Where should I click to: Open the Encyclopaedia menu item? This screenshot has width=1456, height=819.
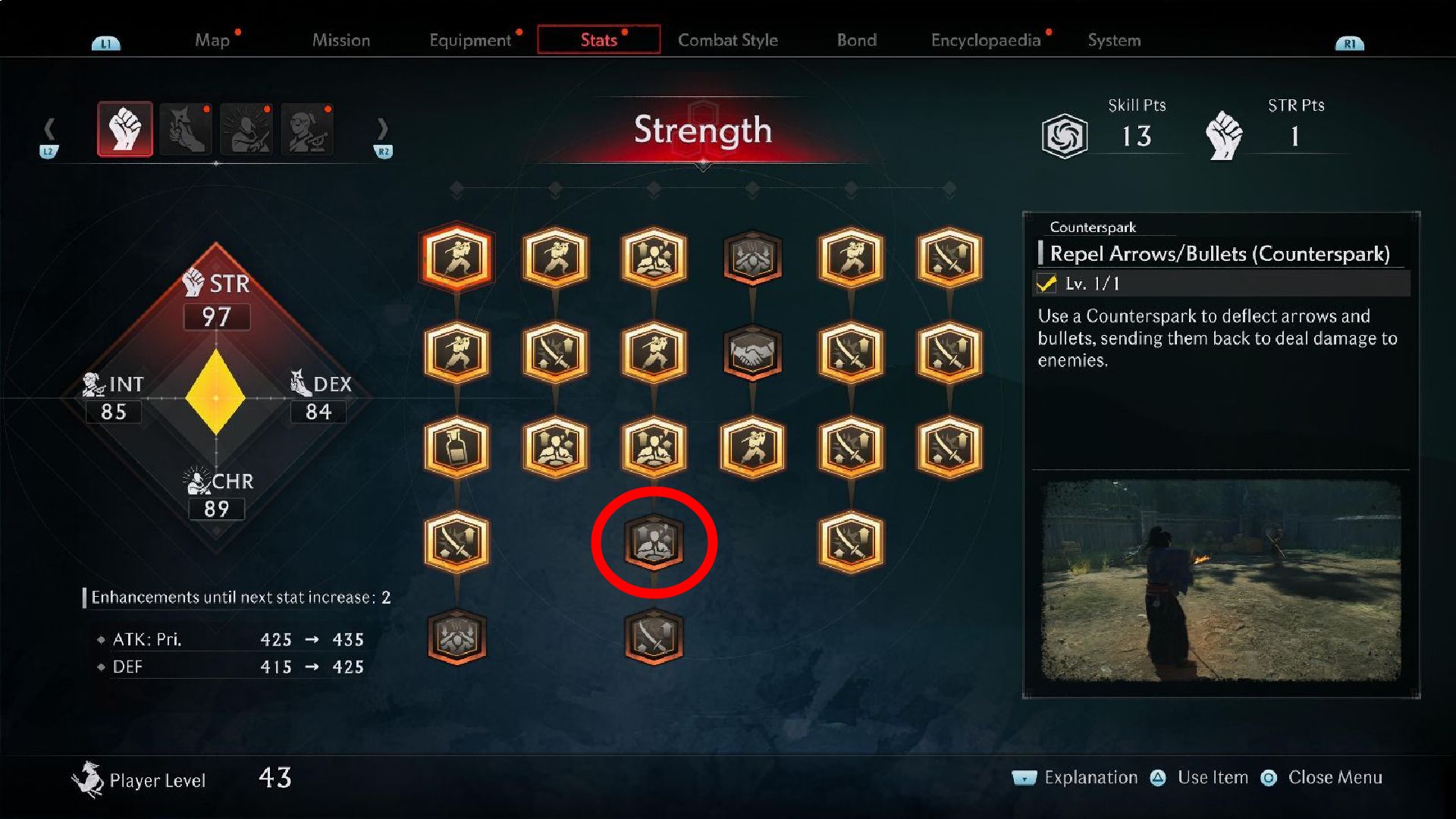(x=986, y=40)
